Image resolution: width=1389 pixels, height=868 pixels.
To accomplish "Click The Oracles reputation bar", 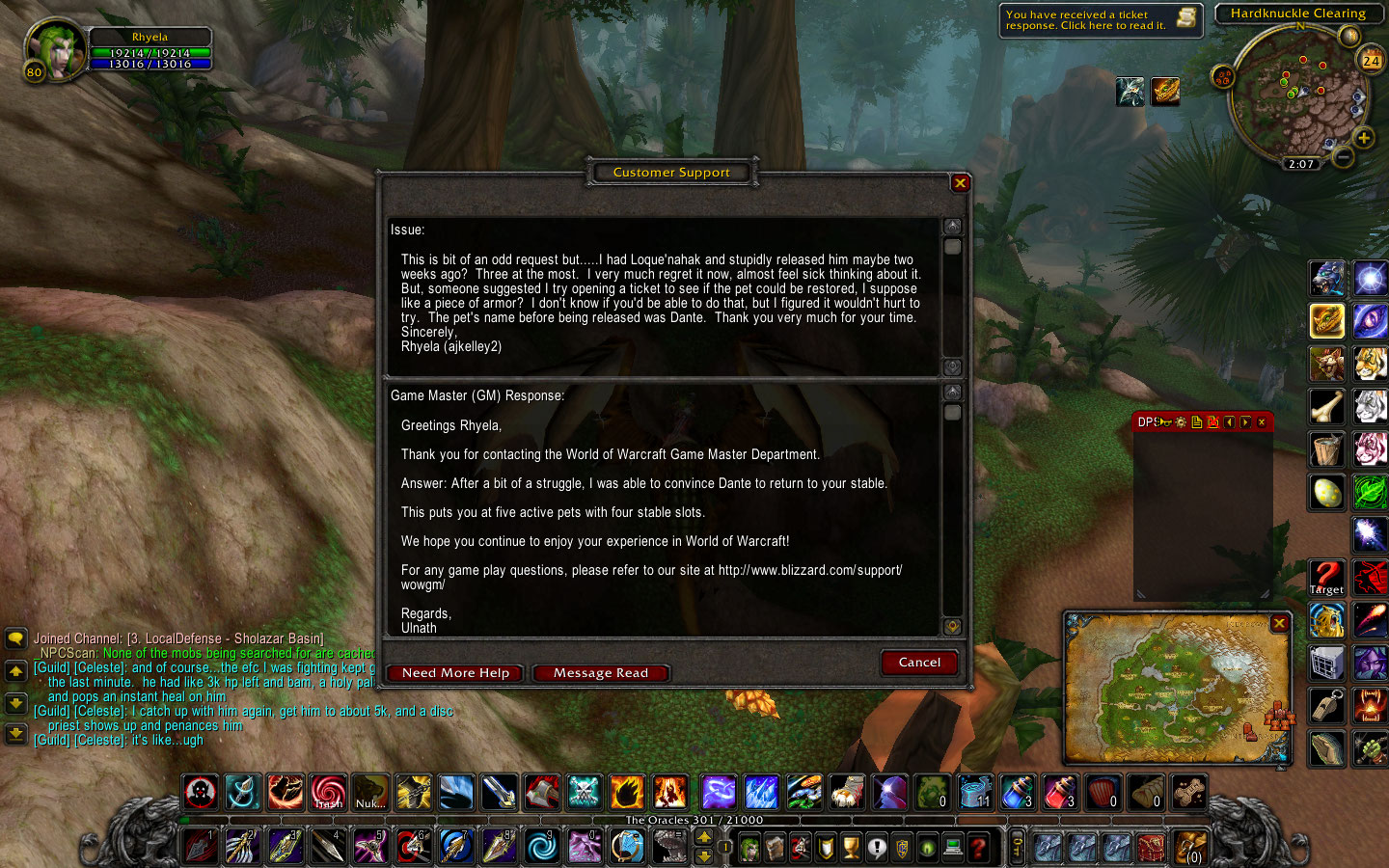I will (x=693, y=820).
